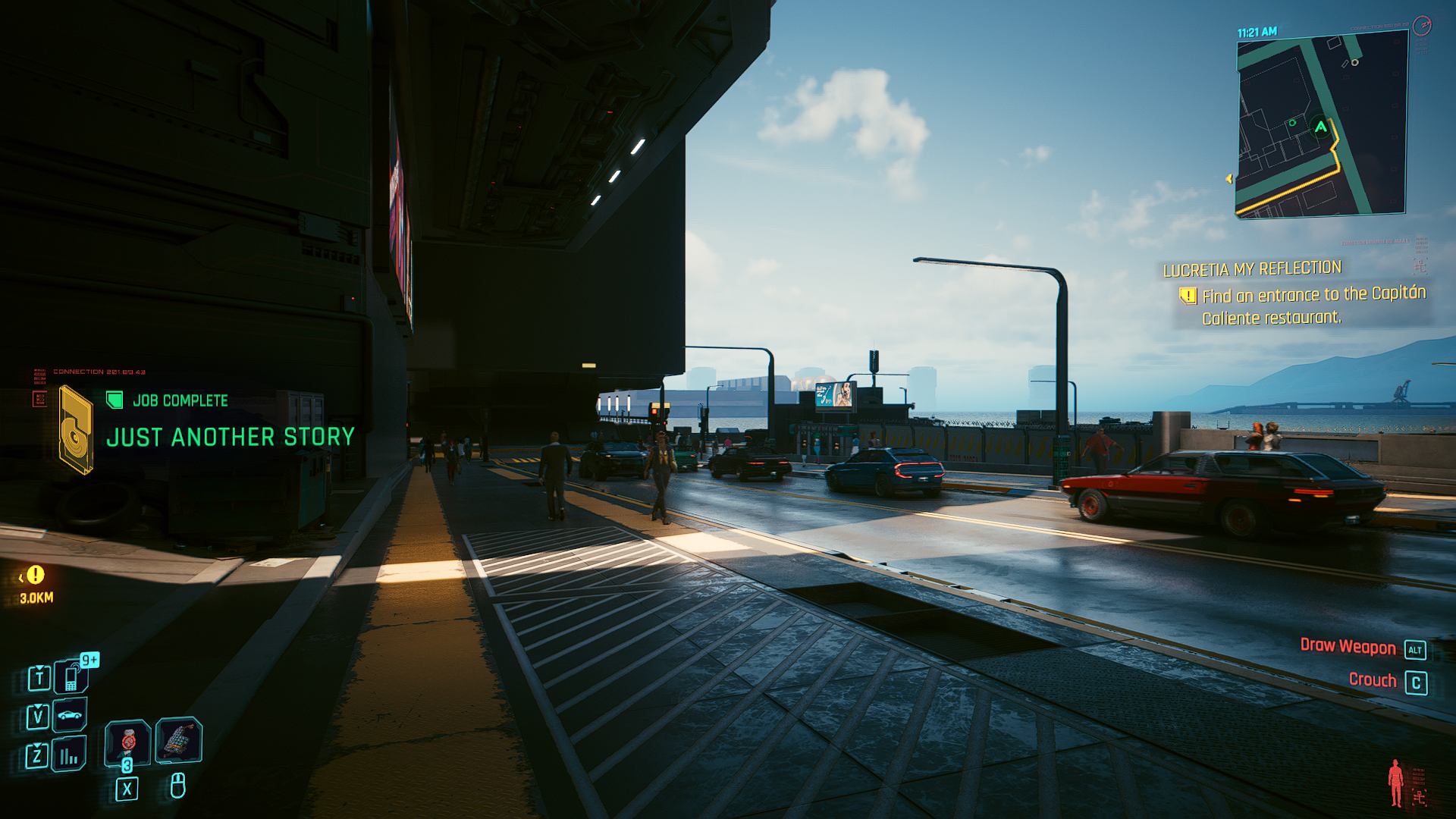
Task: Click the red body status silhouette
Action: tap(1395, 783)
